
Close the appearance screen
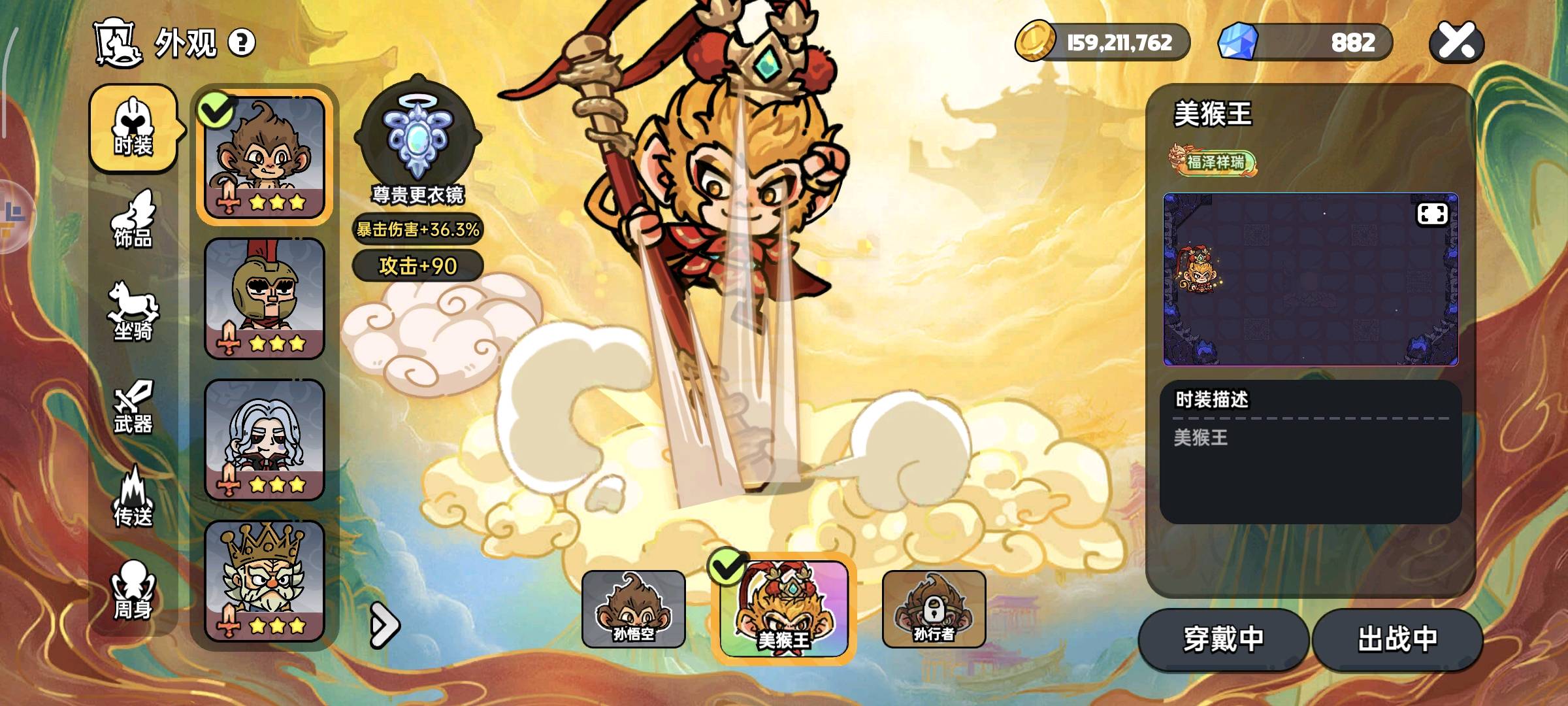coord(1456,43)
